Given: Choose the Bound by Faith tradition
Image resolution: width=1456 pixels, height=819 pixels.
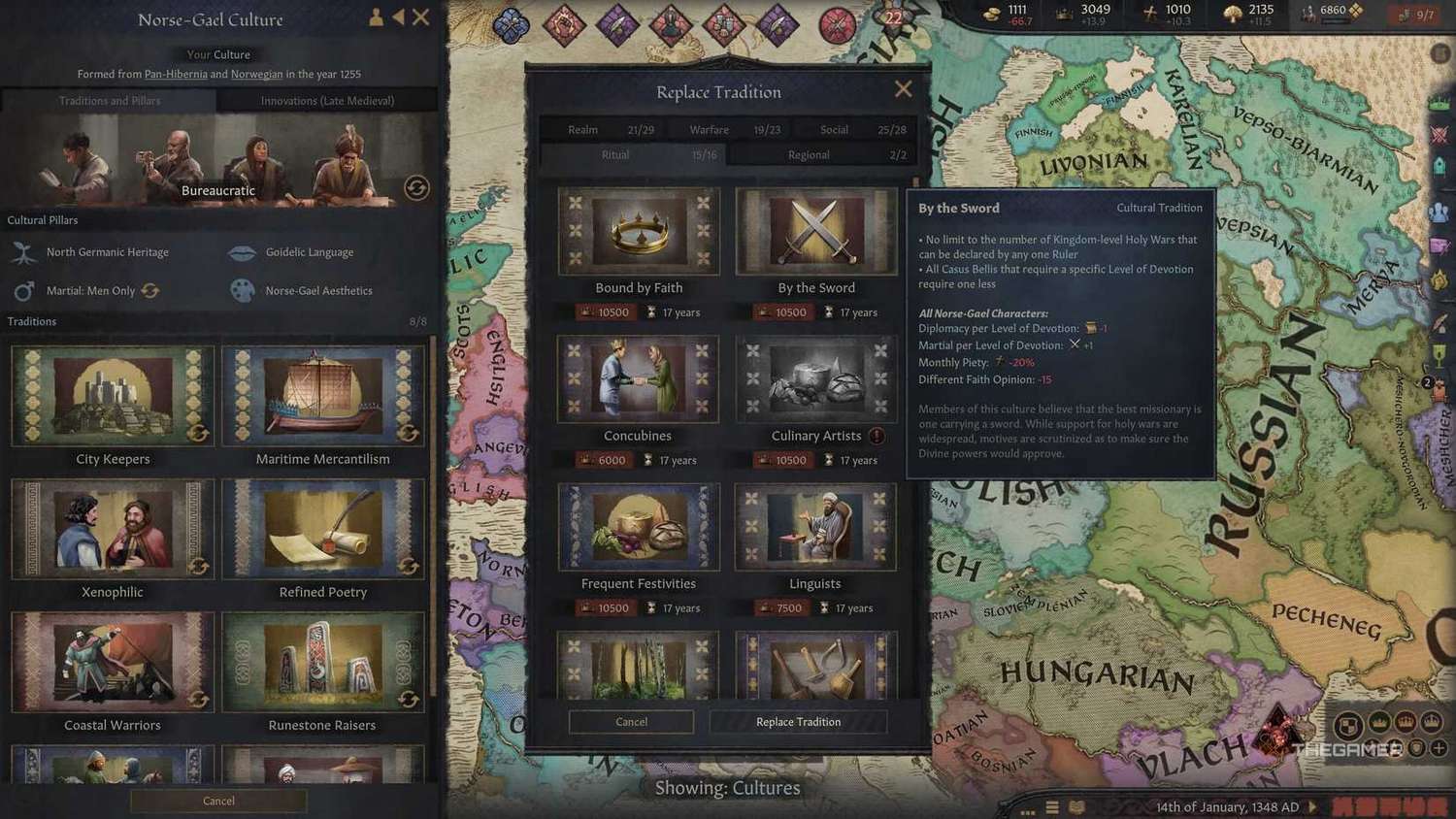Looking at the screenshot, I should (639, 232).
